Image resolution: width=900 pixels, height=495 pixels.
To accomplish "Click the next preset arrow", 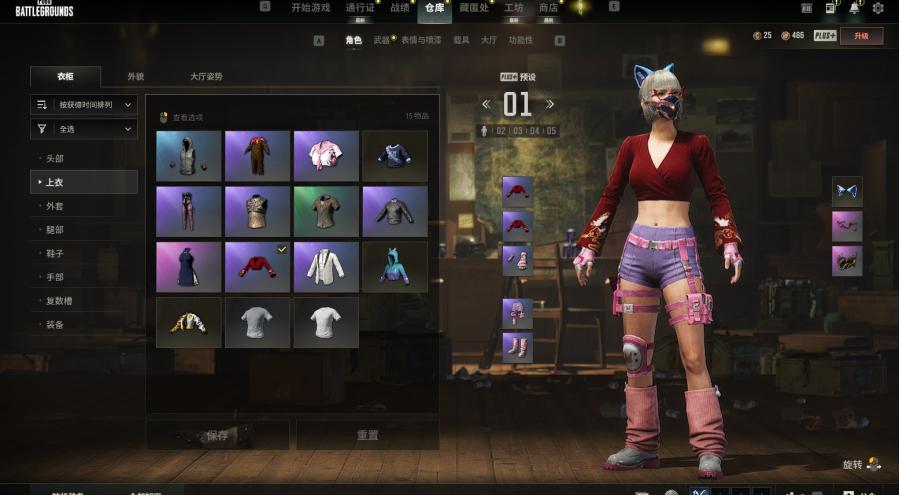I will coord(550,104).
